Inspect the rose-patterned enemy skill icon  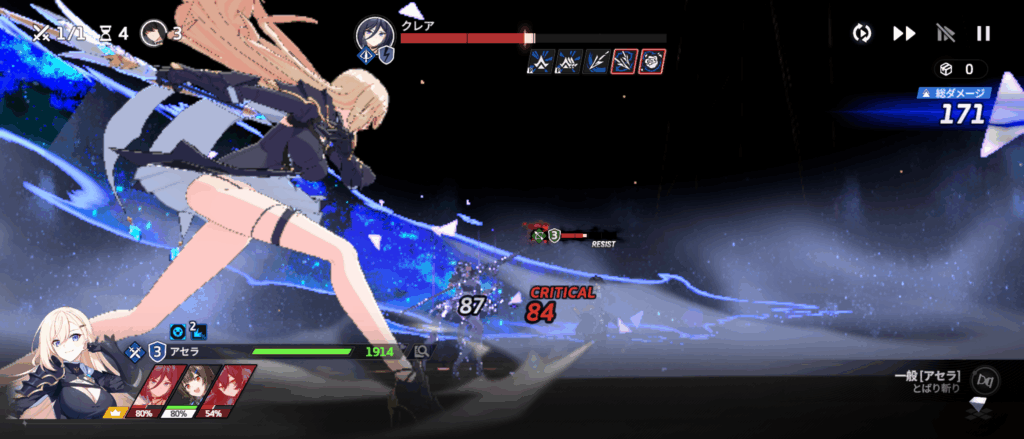[652, 62]
